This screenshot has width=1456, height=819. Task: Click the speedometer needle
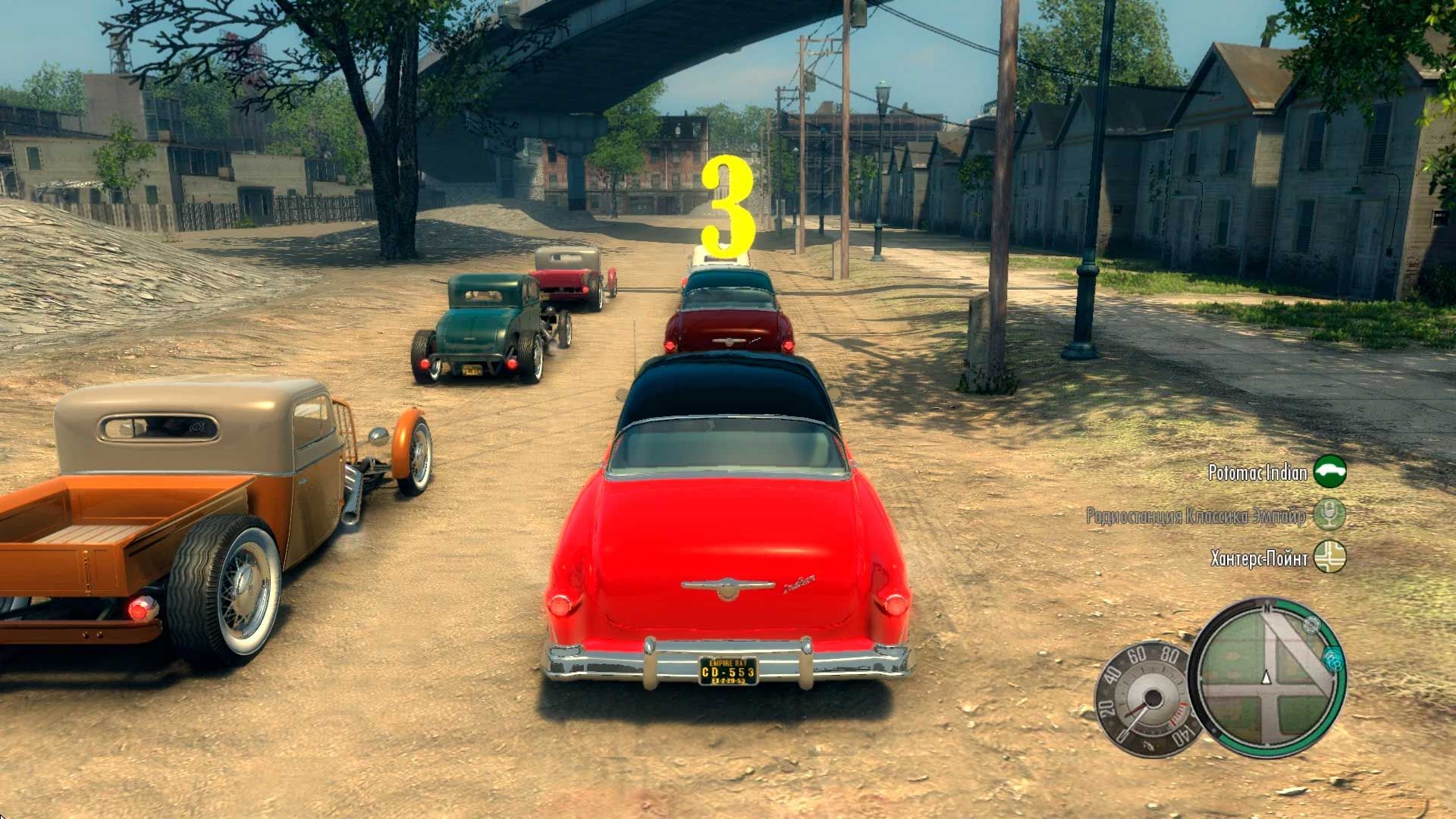click(1135, 719)
